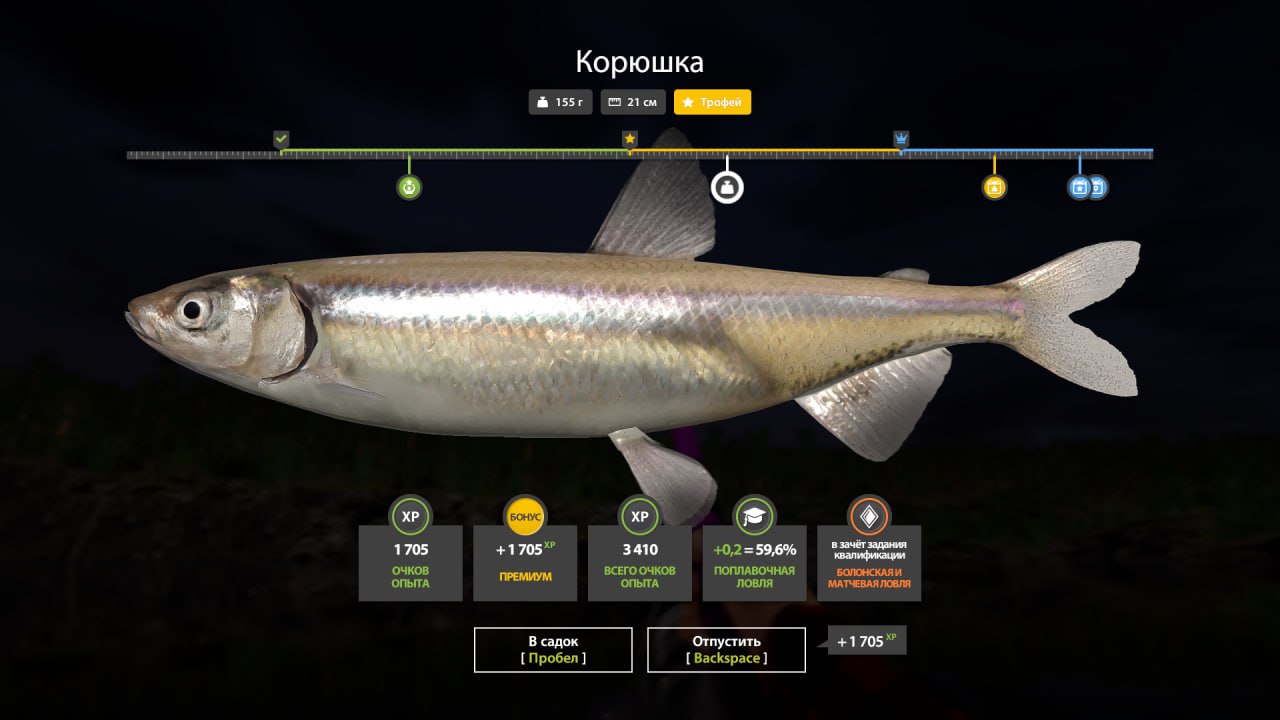Click the weight scale icon next to 155 г

tap(543, 102)
